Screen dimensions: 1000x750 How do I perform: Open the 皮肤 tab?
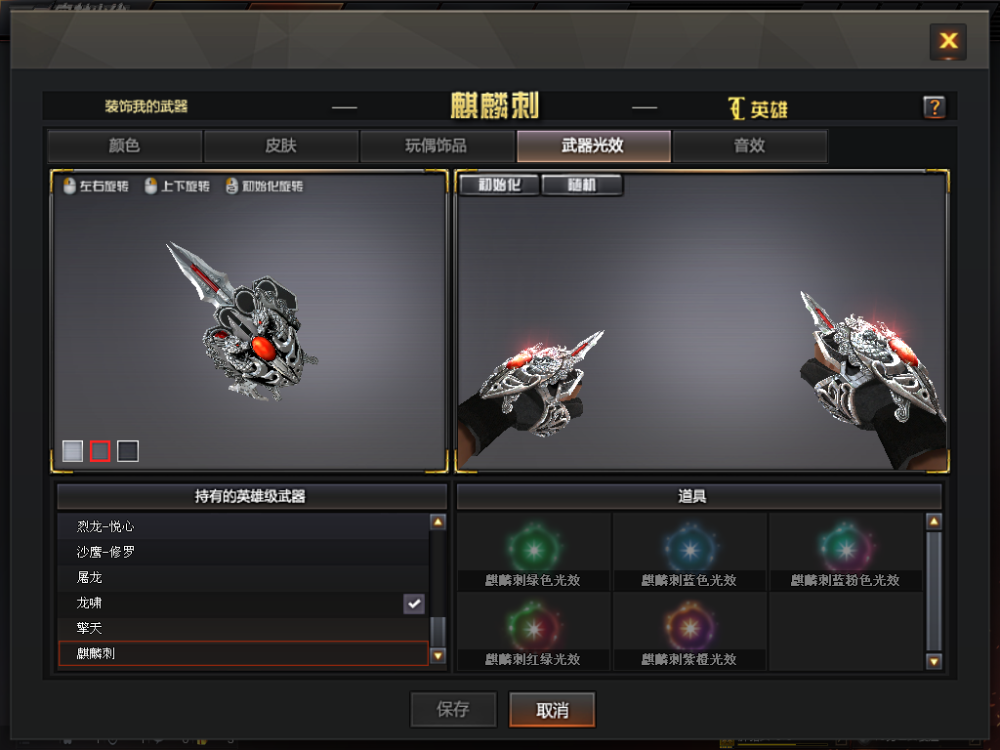(281, 146)
